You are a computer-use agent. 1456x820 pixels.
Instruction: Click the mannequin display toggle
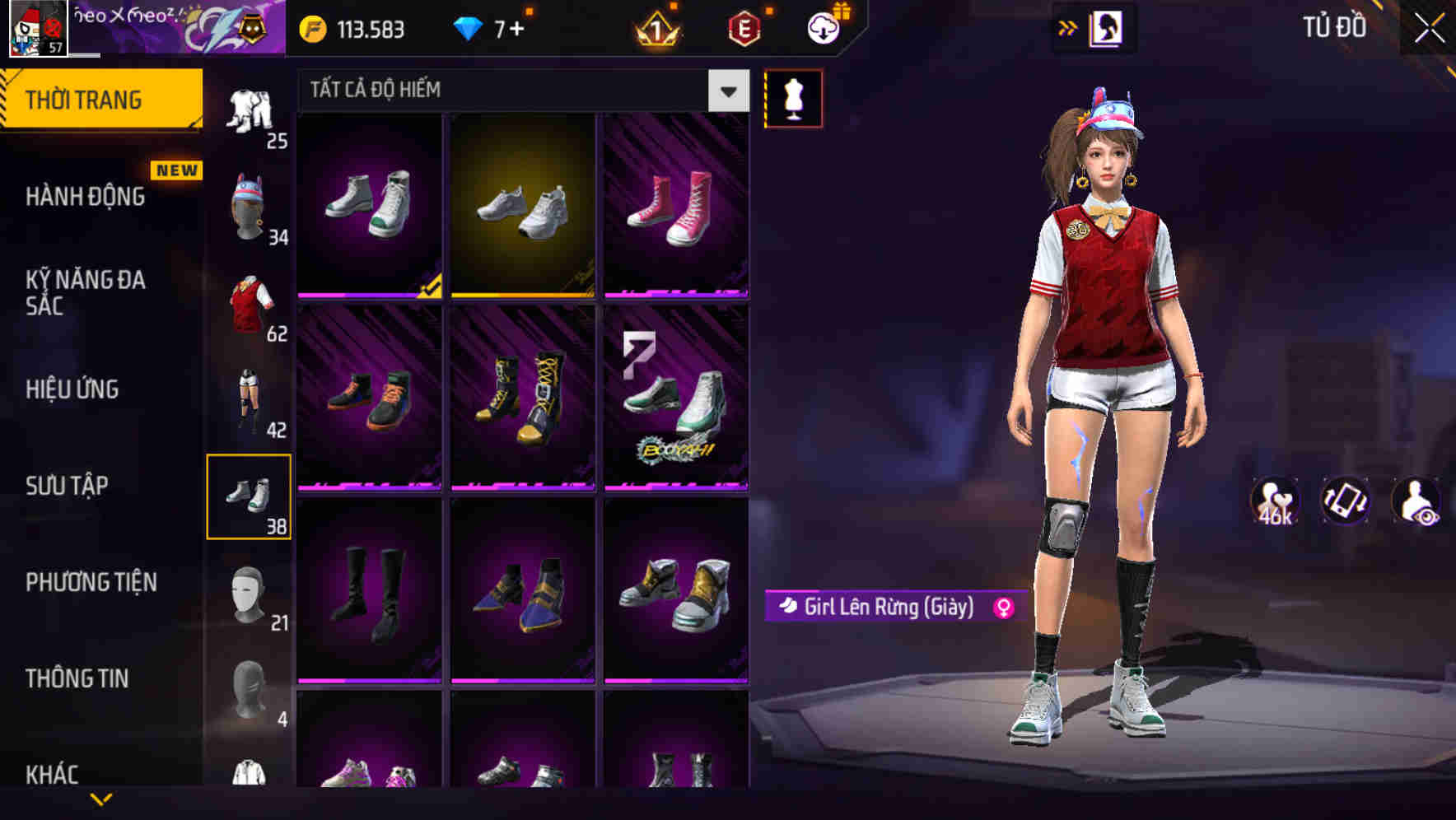coord(793,98)
